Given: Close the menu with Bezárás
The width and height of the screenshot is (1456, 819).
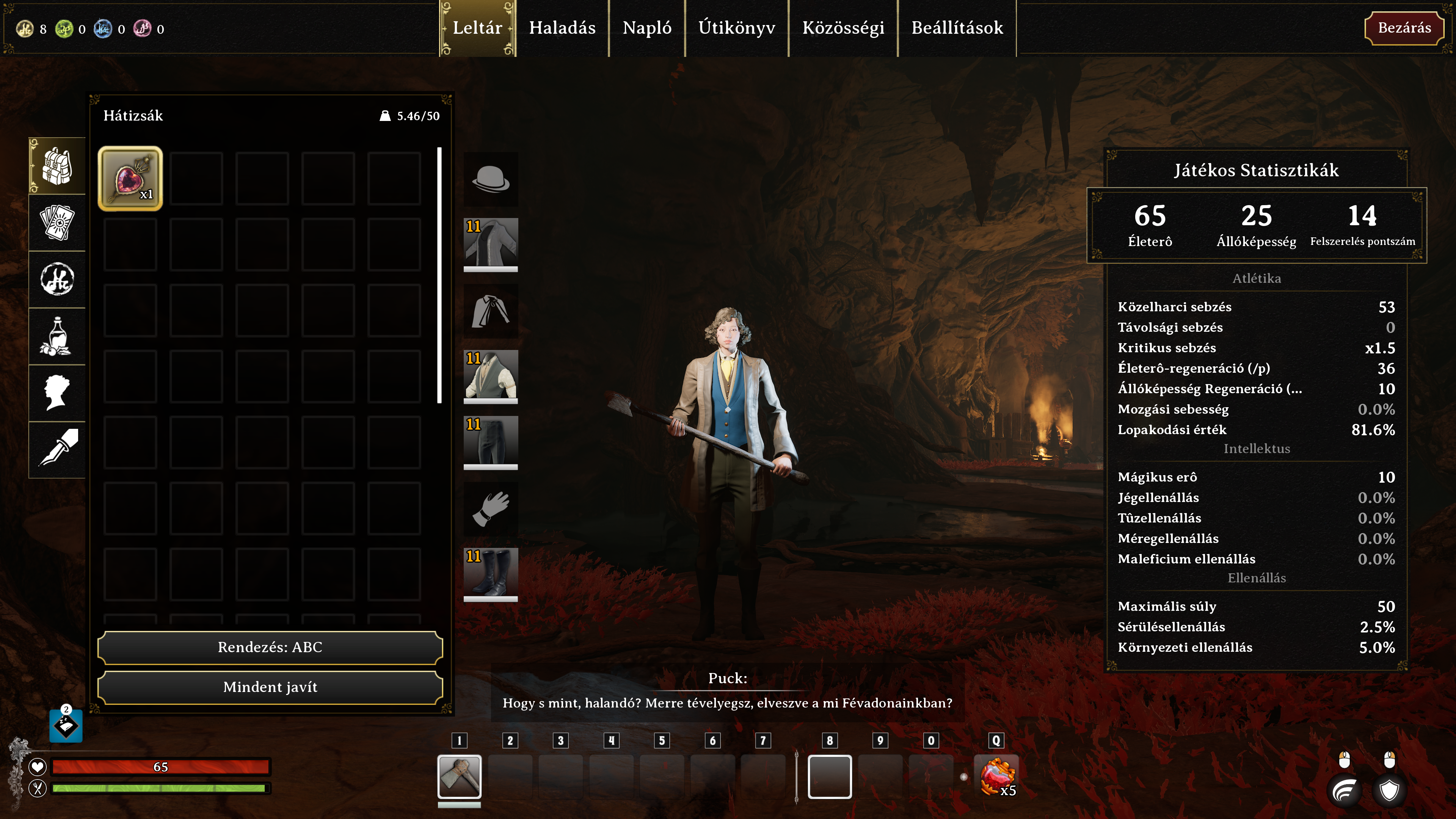Looking at the screenshot, I should coord(1404,28).
